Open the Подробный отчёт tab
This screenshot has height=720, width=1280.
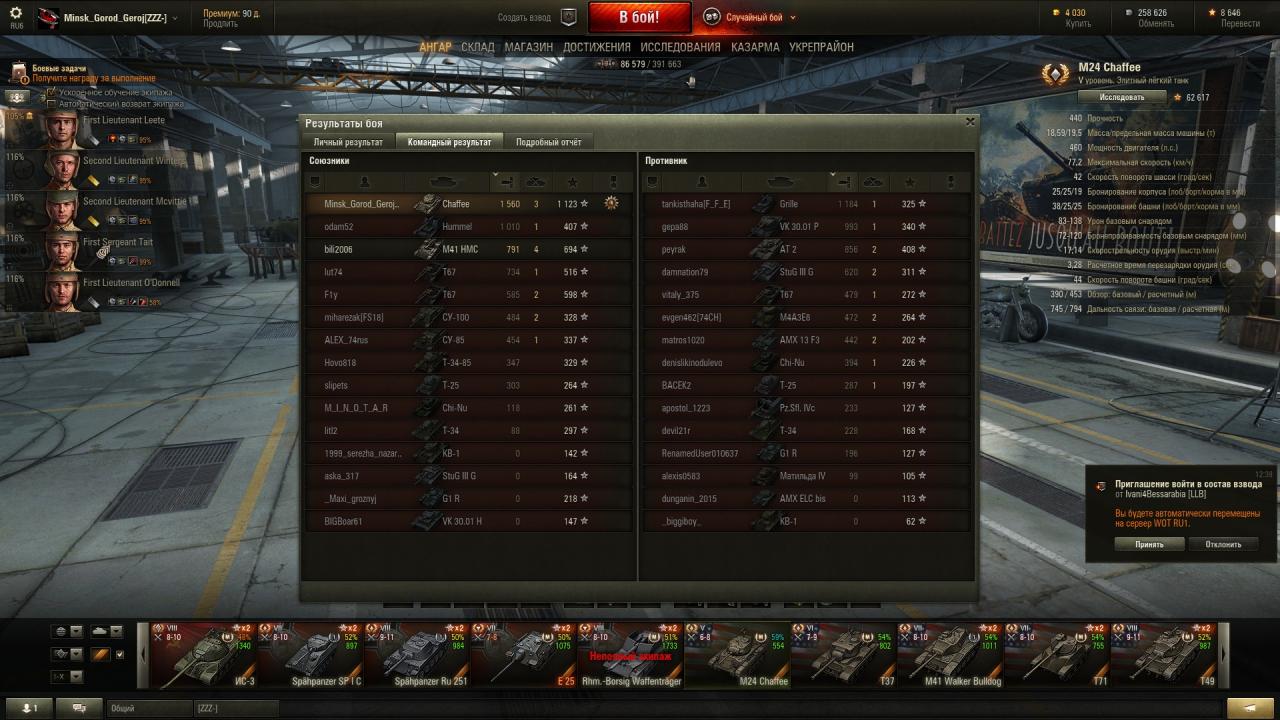tap(548, 142)
